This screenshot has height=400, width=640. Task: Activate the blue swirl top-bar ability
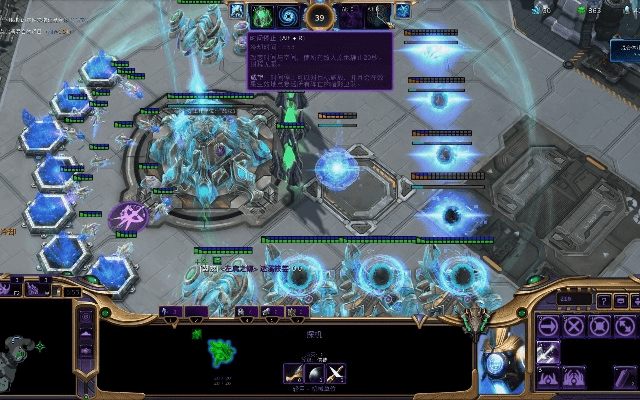point(289,14)
